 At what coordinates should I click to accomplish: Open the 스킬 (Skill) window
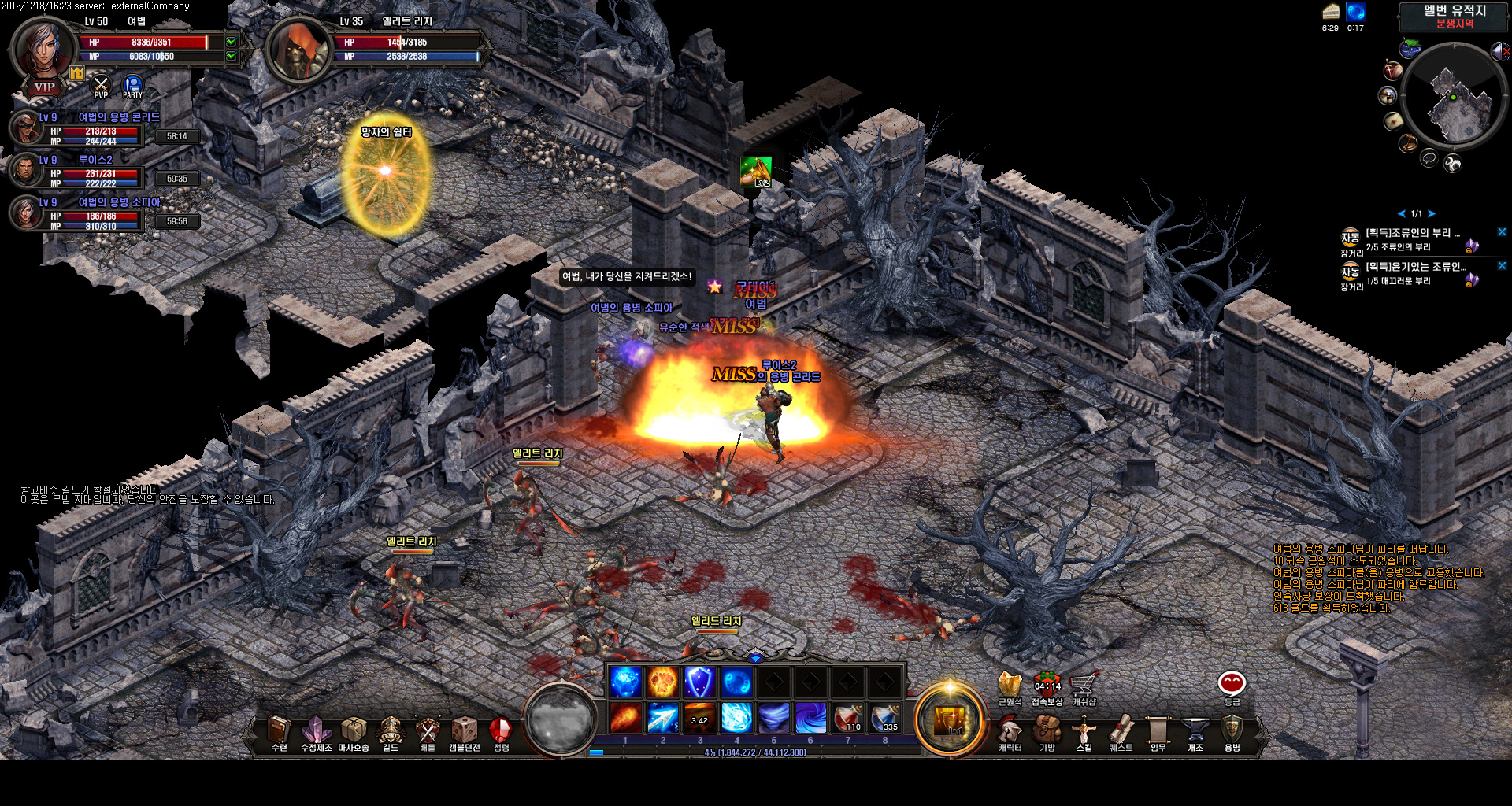coord(1084,732)
